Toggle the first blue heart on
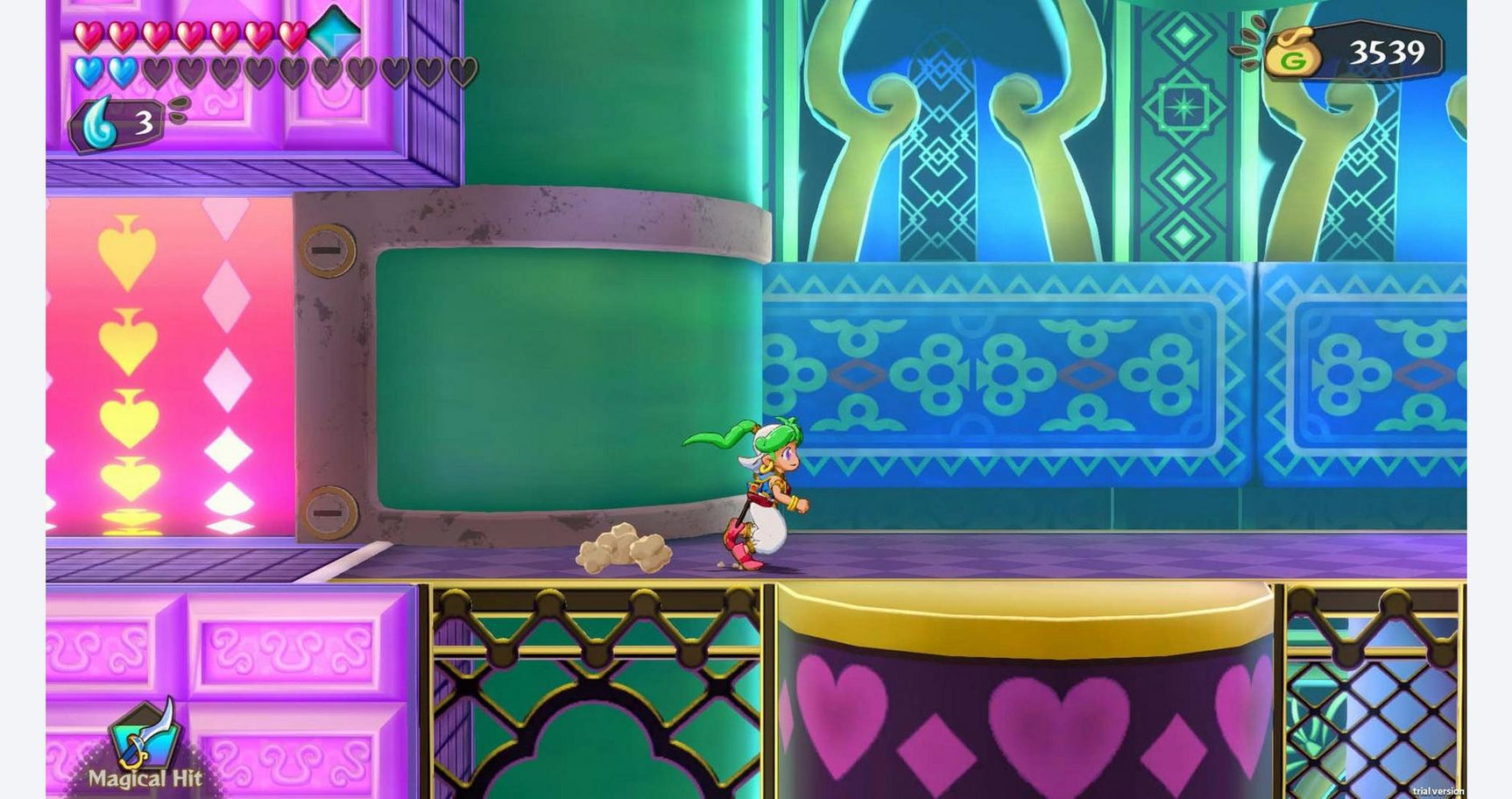This screenshot has width=1512, height=799. tap(86, 73)
